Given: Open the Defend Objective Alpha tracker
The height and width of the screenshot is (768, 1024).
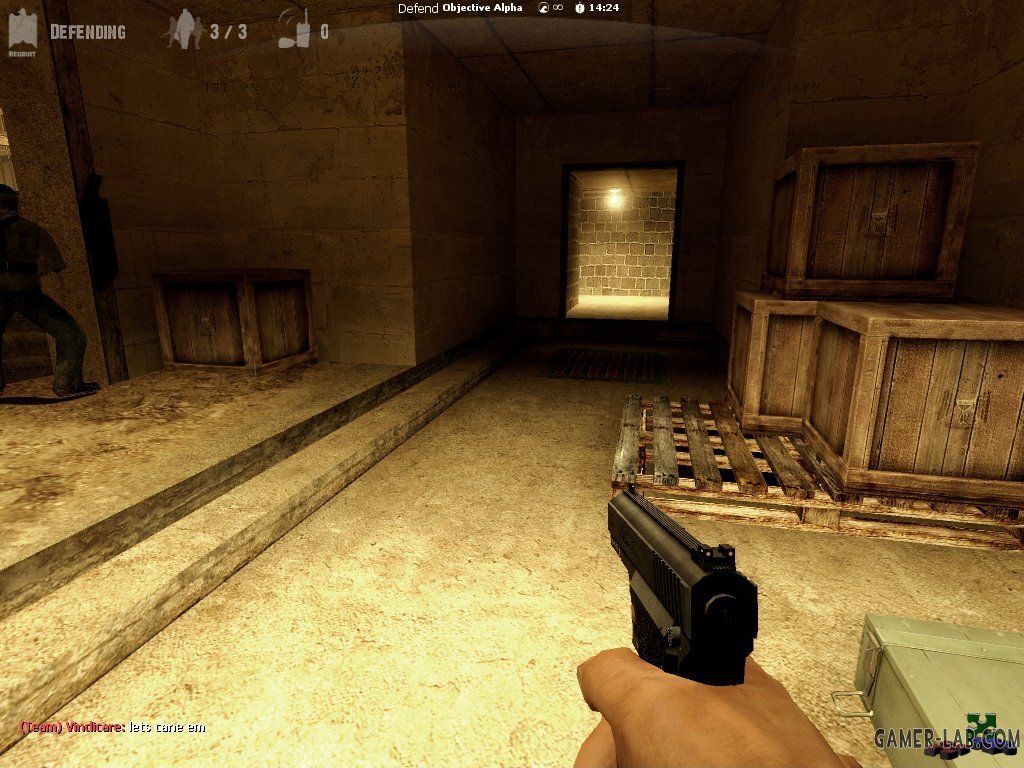Looking at the screenshot, I should coord(460,8).
